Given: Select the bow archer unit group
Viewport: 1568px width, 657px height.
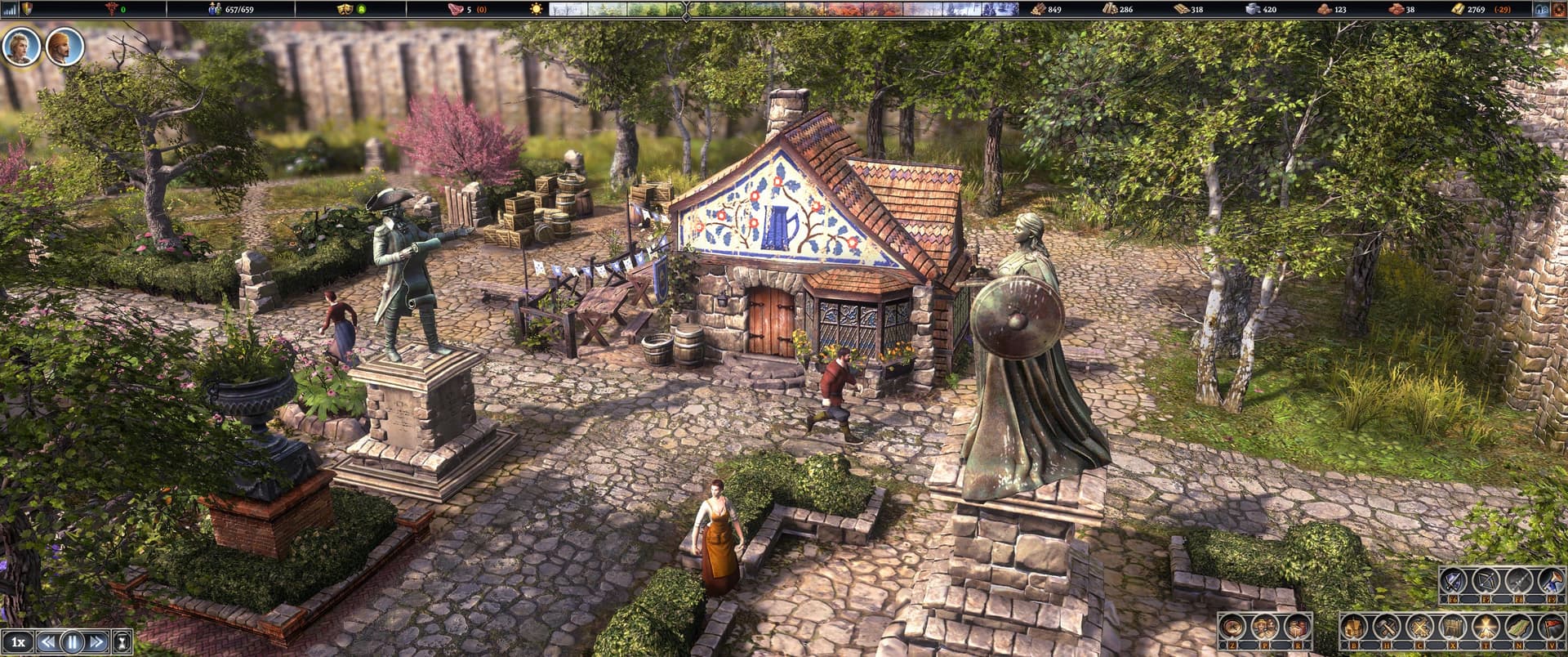Looking at the screenshot, I should pos(1486,581).
